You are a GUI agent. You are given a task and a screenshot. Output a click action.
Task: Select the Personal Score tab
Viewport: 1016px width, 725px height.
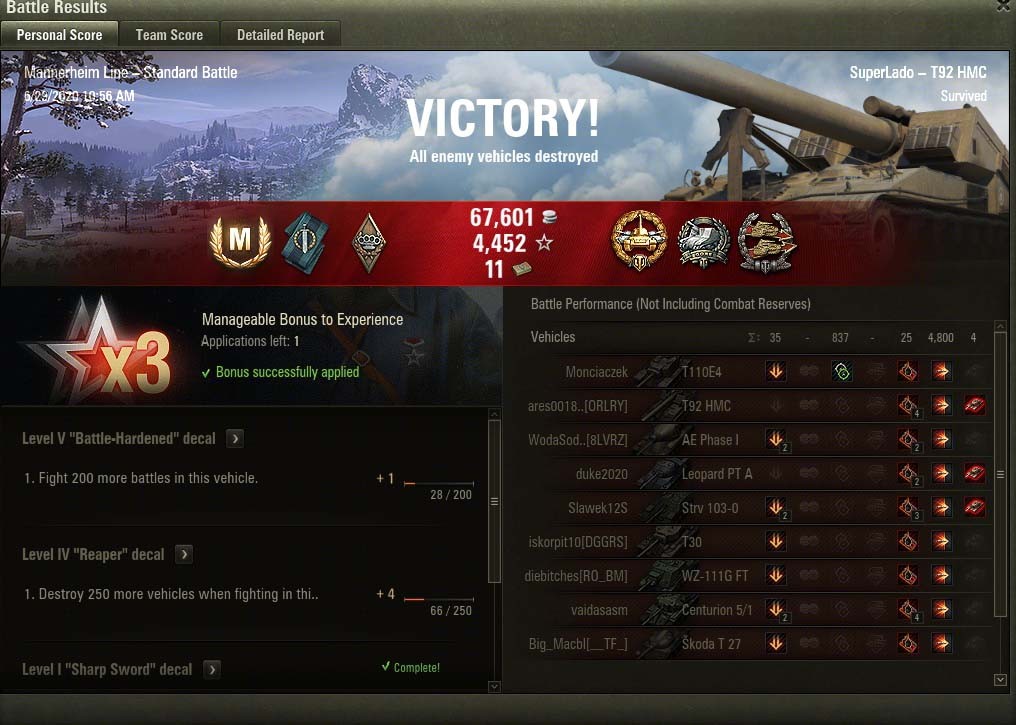[x=59, y=35]
